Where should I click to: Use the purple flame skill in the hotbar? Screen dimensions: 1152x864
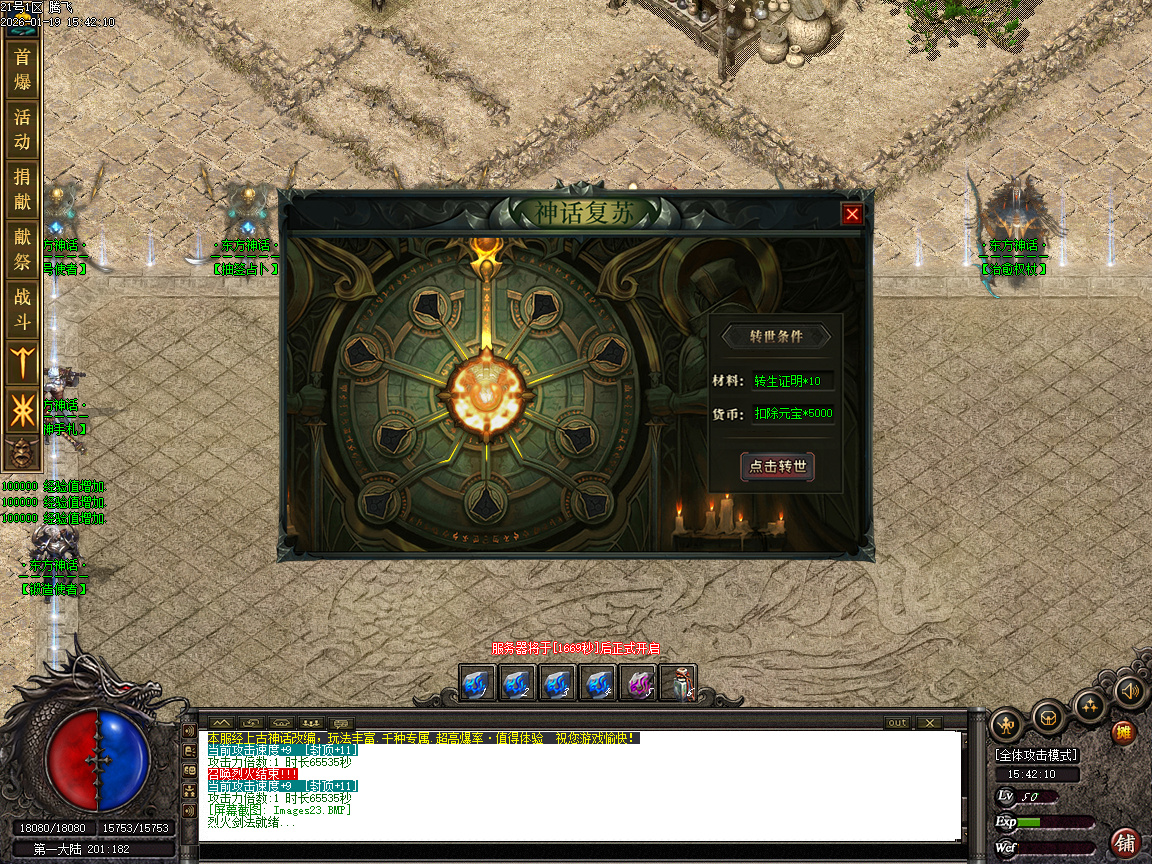(638, 684)
